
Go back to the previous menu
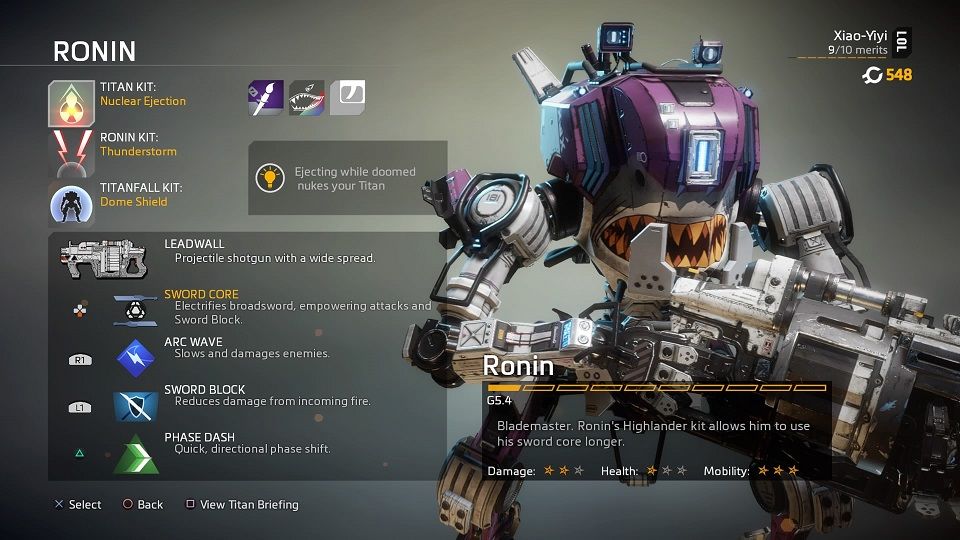click(142, 505)
